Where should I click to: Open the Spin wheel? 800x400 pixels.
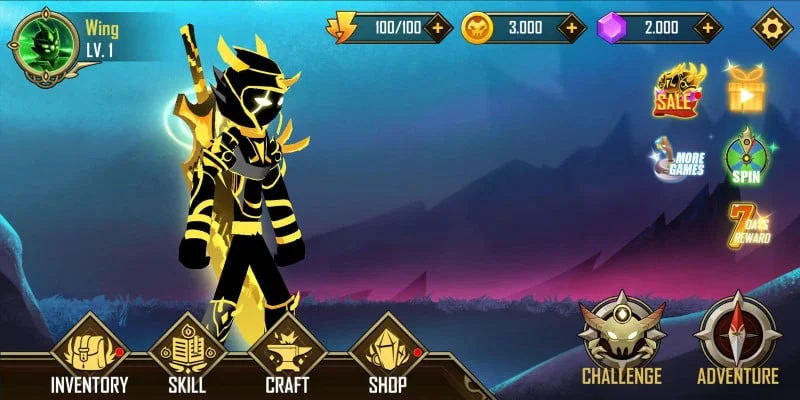pos(743,157)
